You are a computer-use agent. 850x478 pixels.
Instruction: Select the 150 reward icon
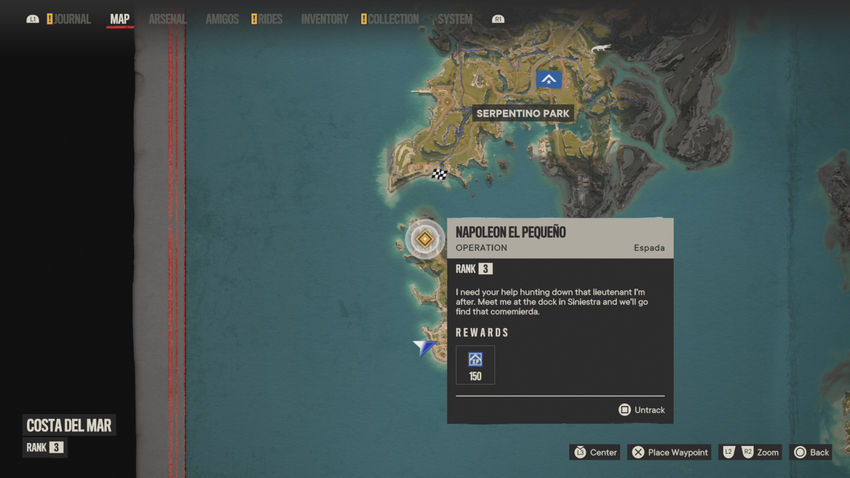coord(475,365)
